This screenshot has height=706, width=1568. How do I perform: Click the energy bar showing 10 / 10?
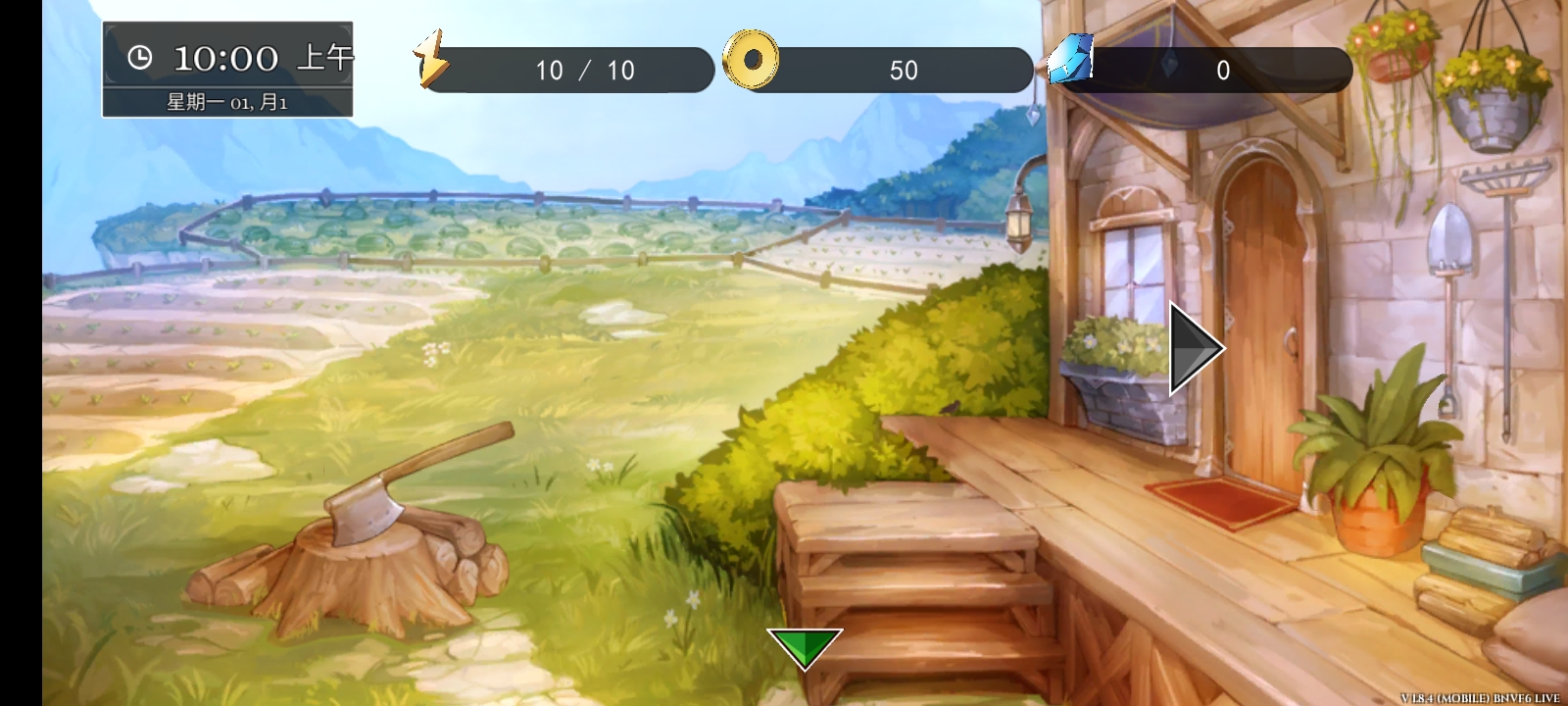588,70
